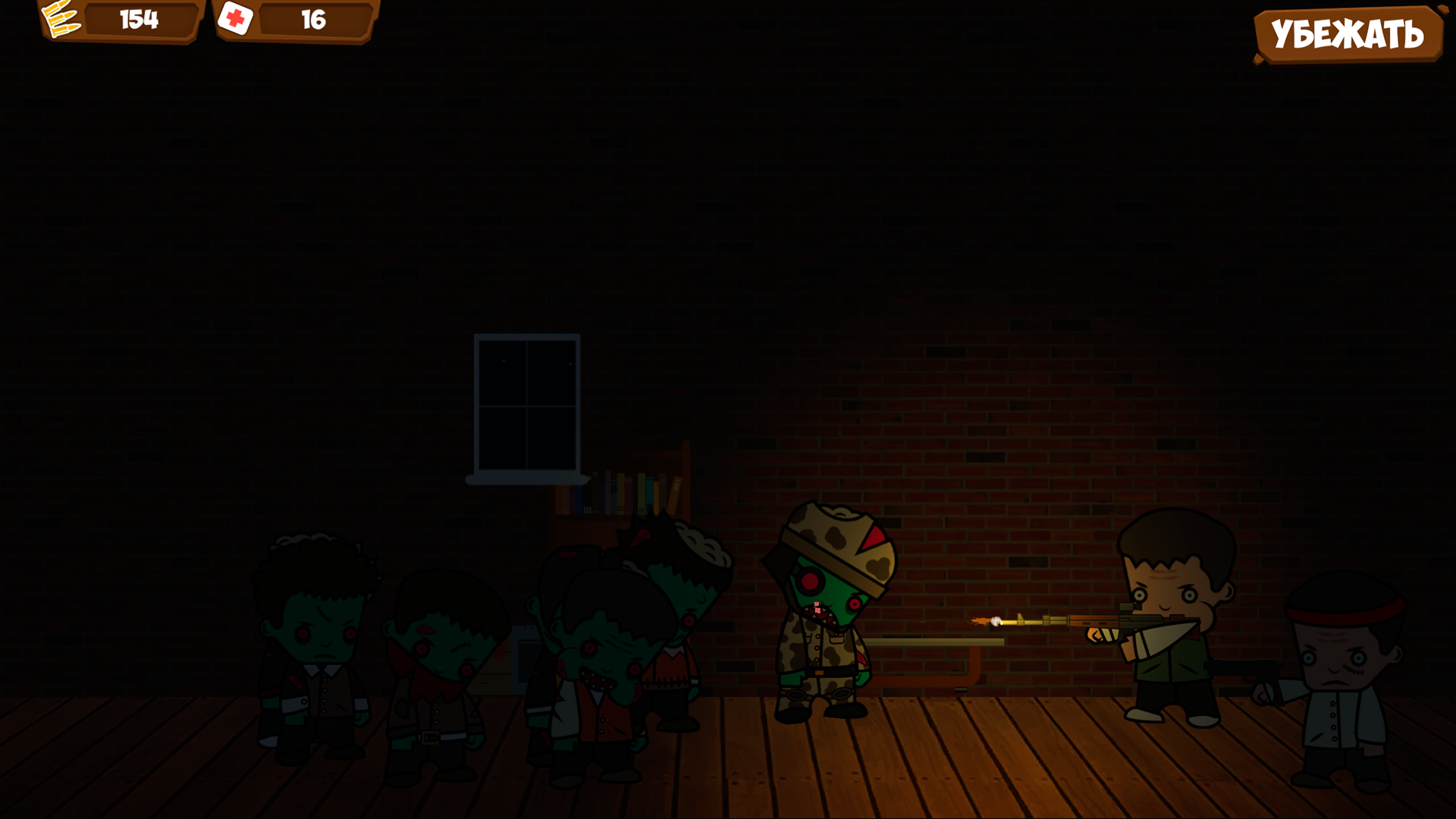The width and height of the screenshot is (1456, 819).
Task: Click the red cross medkit icon
Action: pos(235,20)
